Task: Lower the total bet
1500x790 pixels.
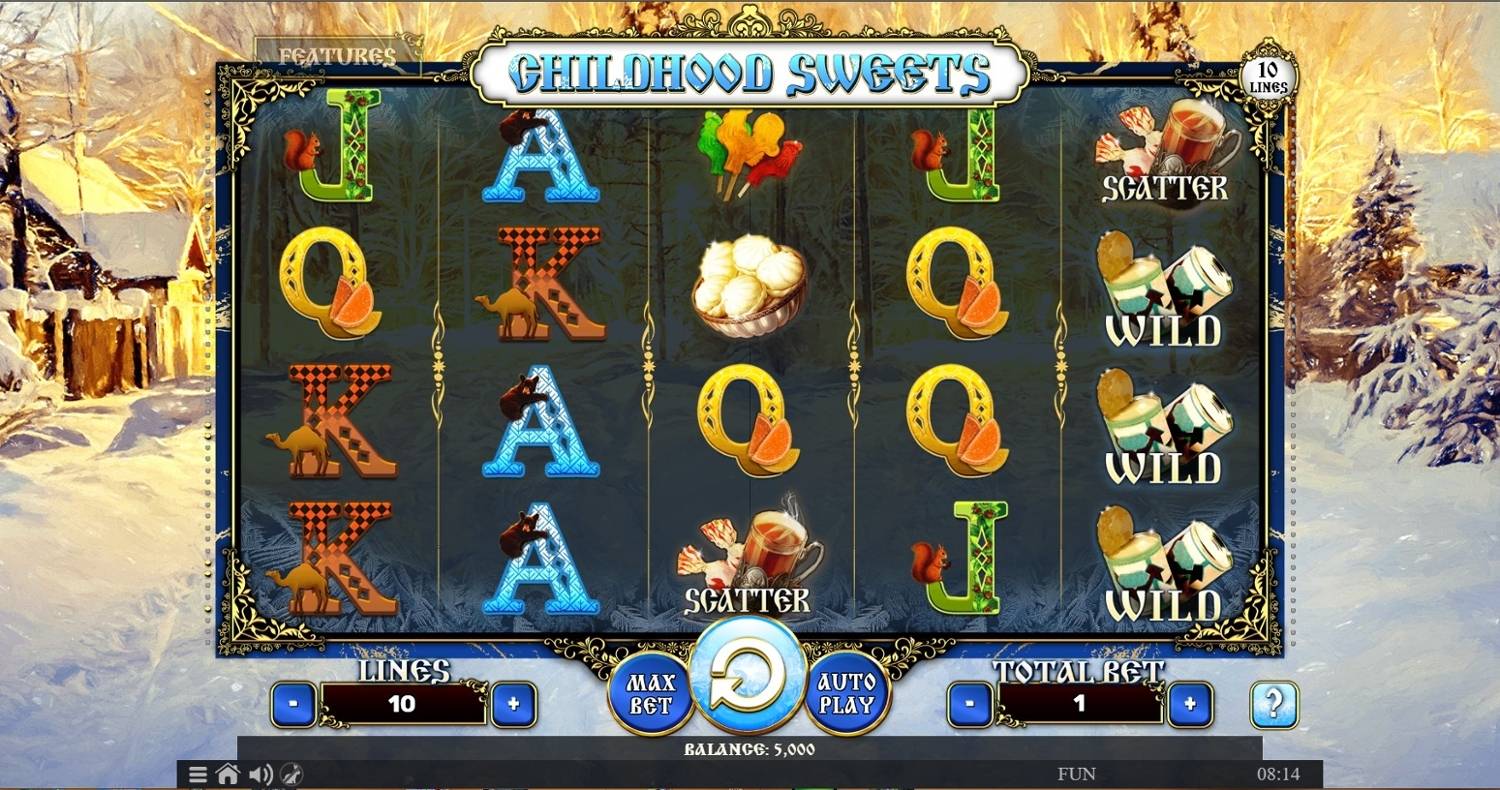Action: 970,704
